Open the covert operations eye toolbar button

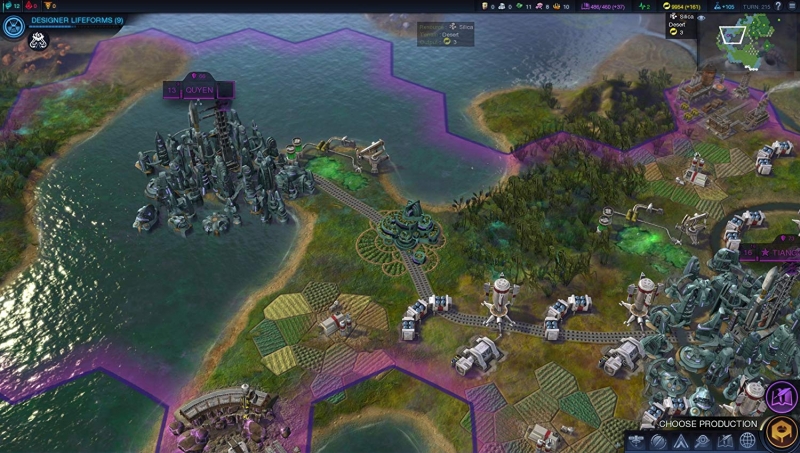click(704, 441)
